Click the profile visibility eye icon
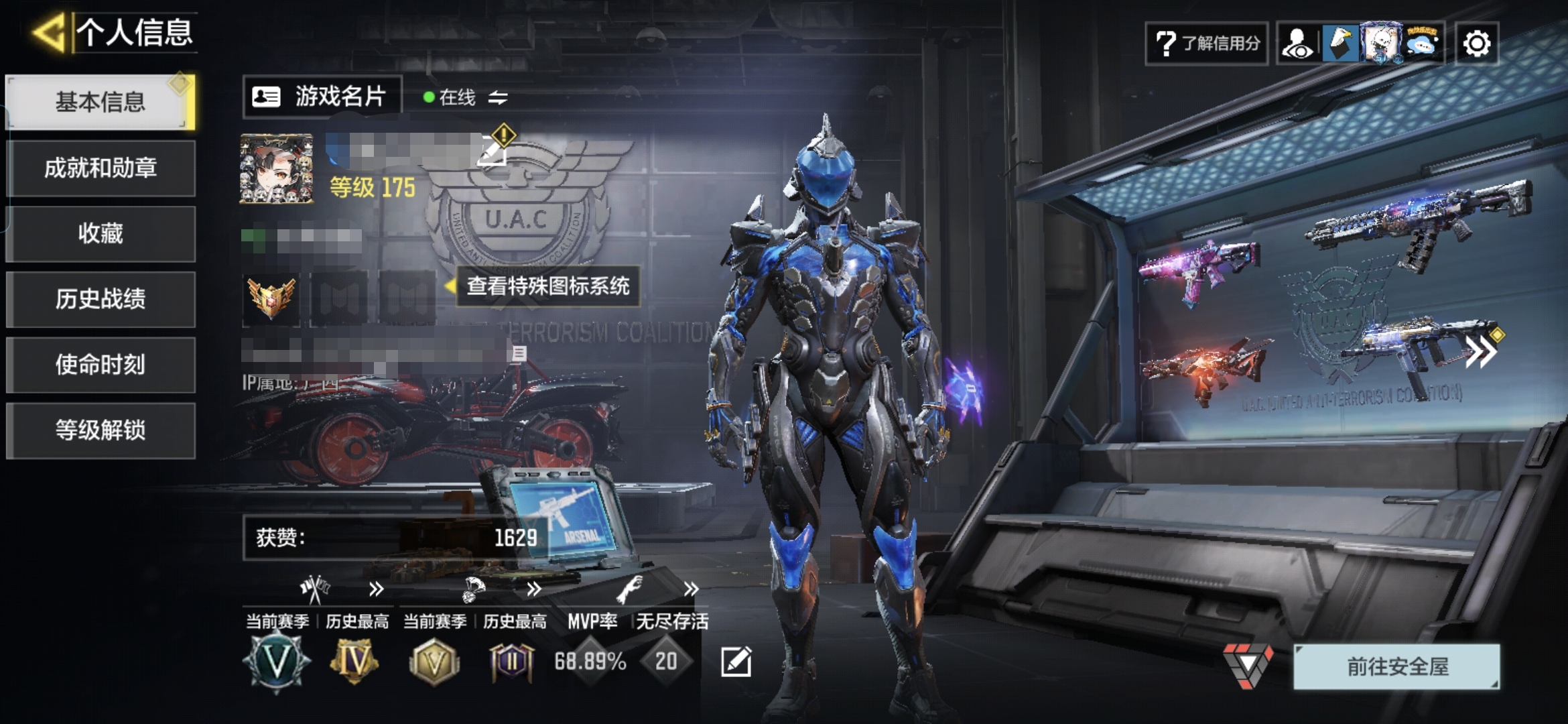The height and width of the screenshot is (724, 1568). tap(1298, 44)
